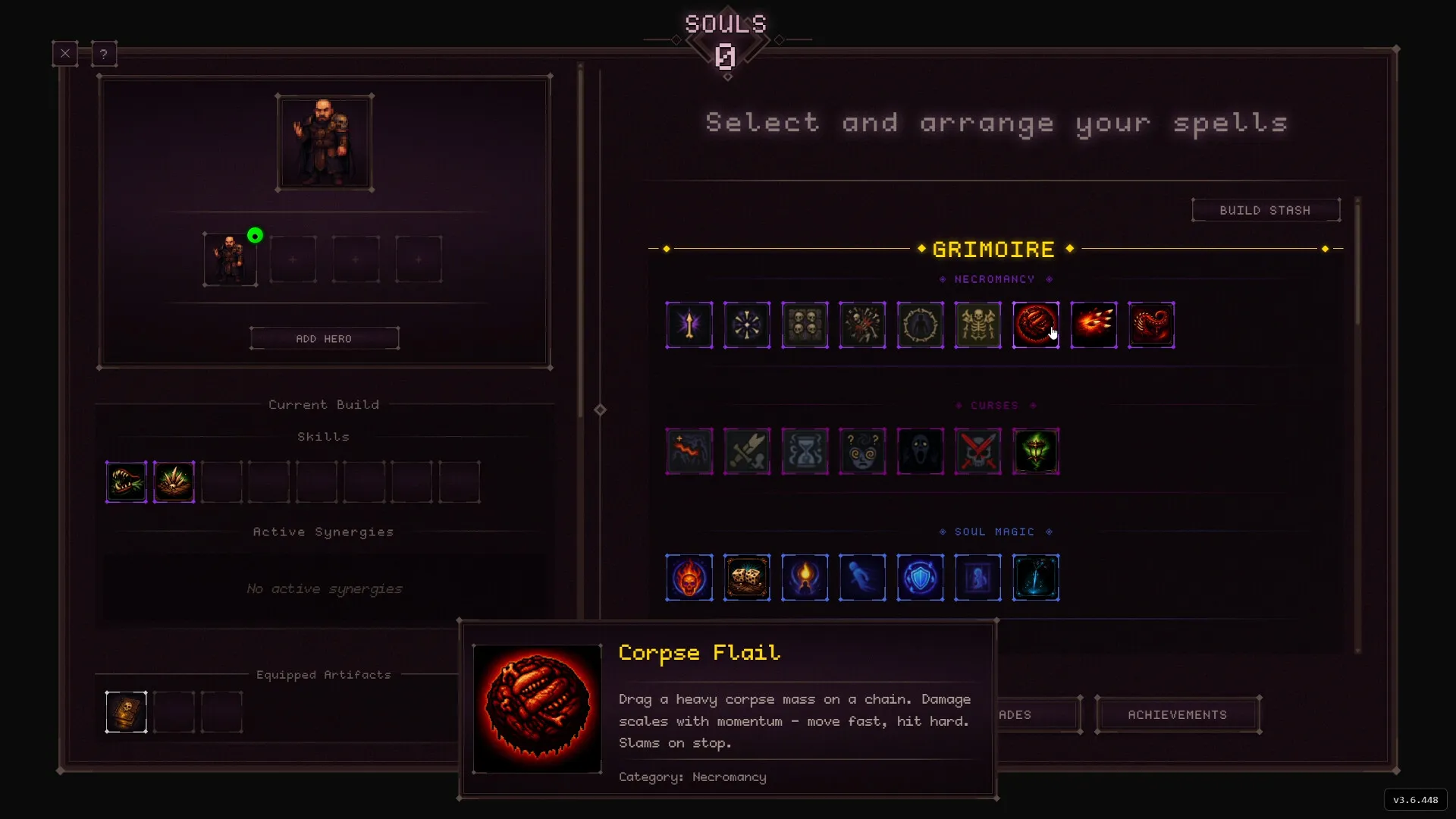Select the dwarf hero slot in the party row

(x=230, y=259)
